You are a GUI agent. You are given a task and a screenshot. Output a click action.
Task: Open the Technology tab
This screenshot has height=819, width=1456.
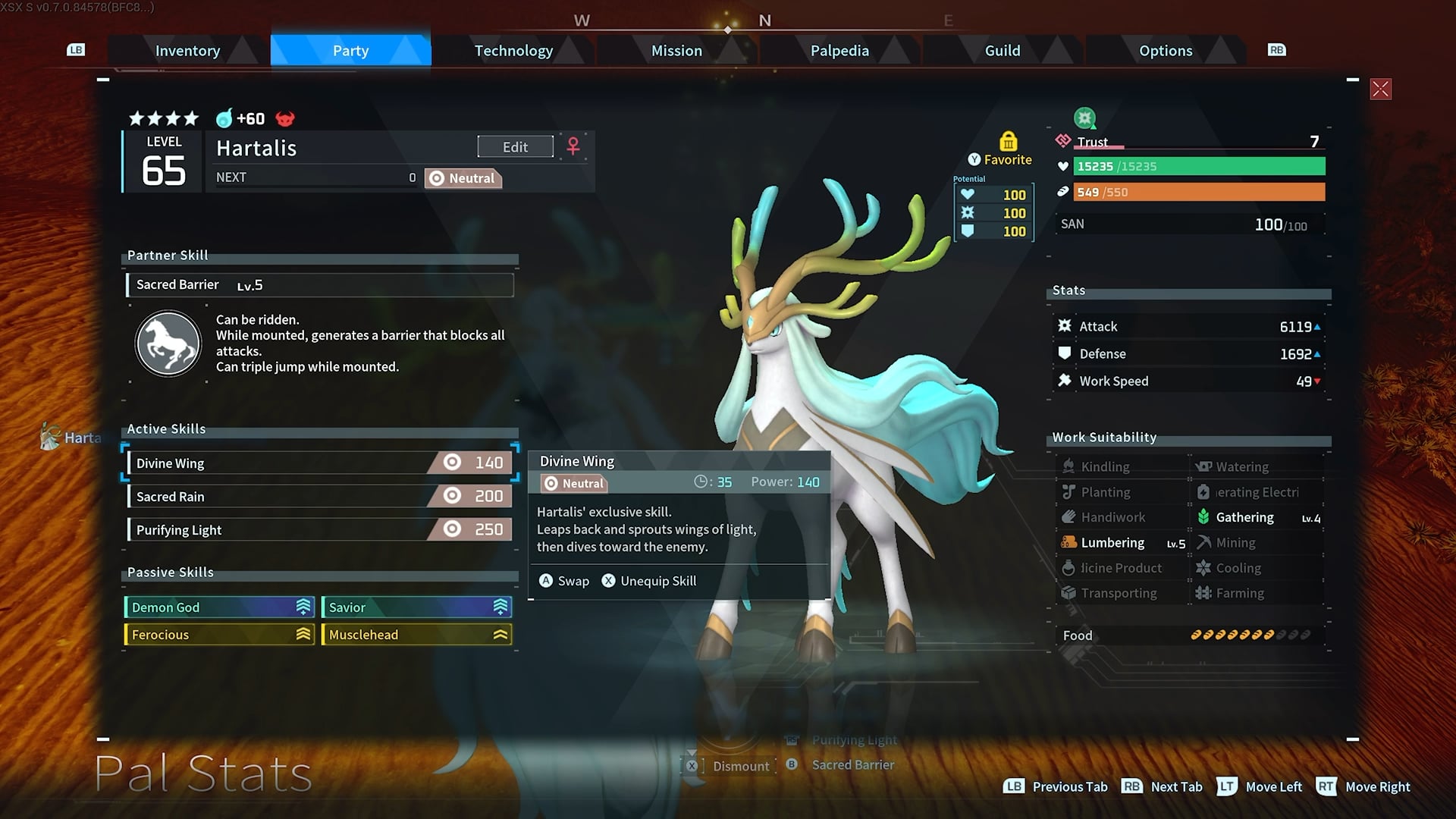click(513, 51)
